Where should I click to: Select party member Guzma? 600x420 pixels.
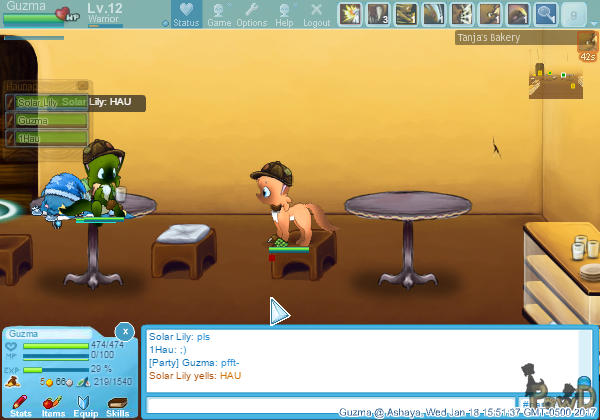coord(47,120)
